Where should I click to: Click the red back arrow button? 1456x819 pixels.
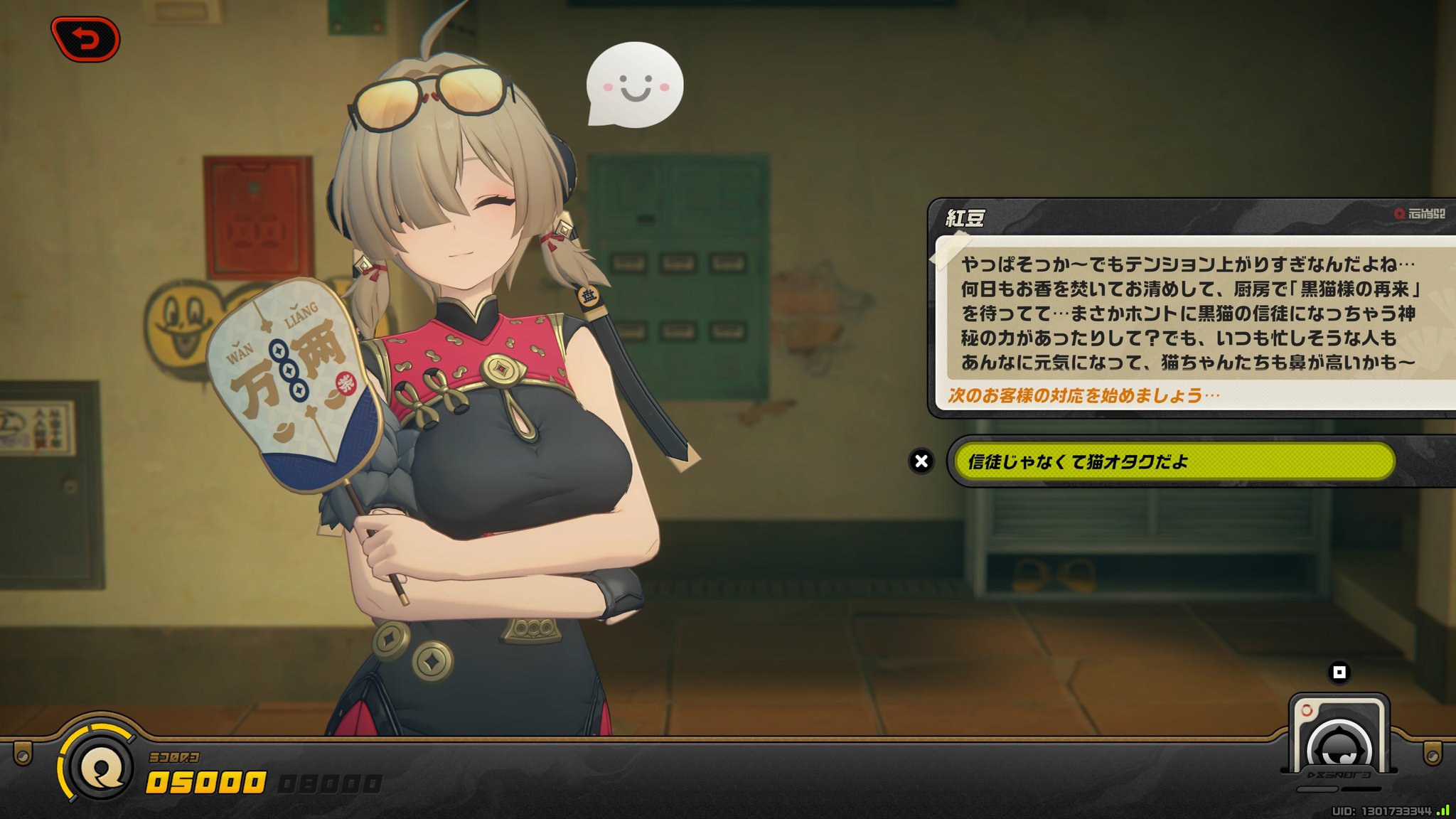pos(85,39)
